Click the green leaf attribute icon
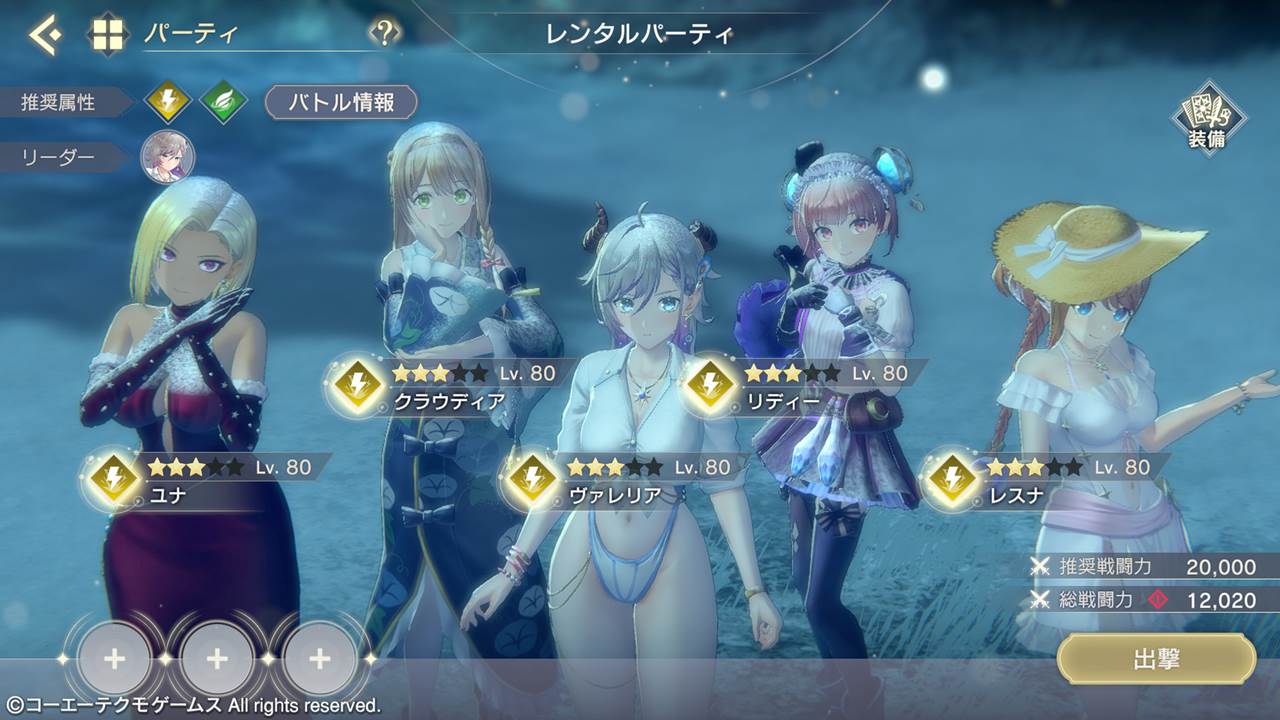 222,102
